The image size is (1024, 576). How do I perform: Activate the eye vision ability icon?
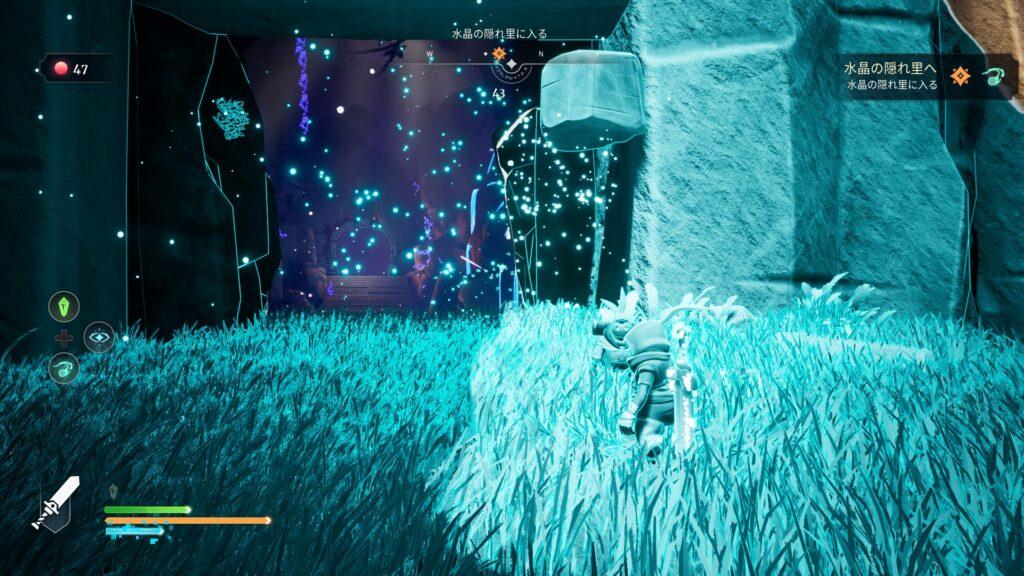click(x=99, y=337)
